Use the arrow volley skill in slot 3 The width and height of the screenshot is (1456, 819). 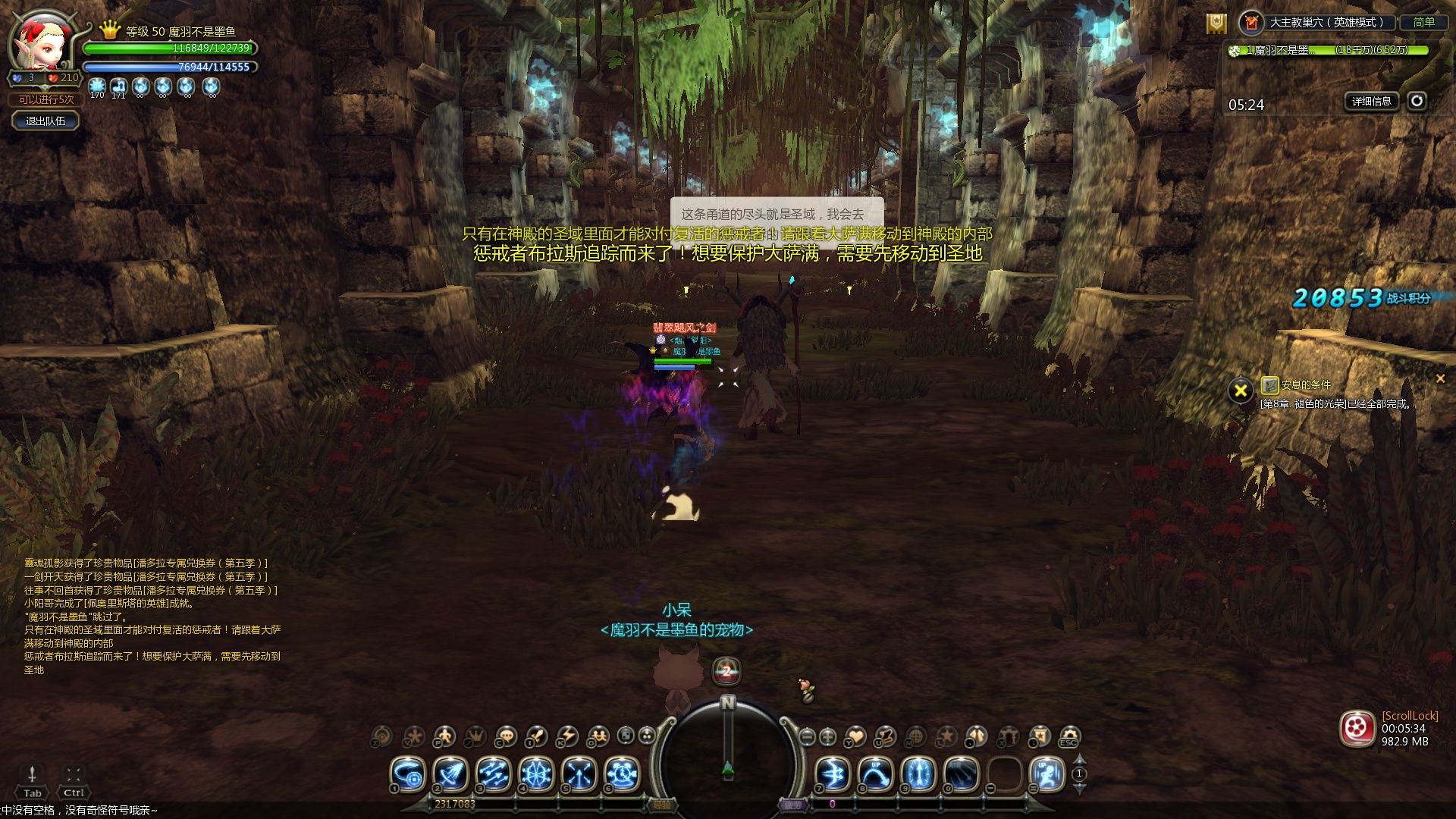[494, 774]
